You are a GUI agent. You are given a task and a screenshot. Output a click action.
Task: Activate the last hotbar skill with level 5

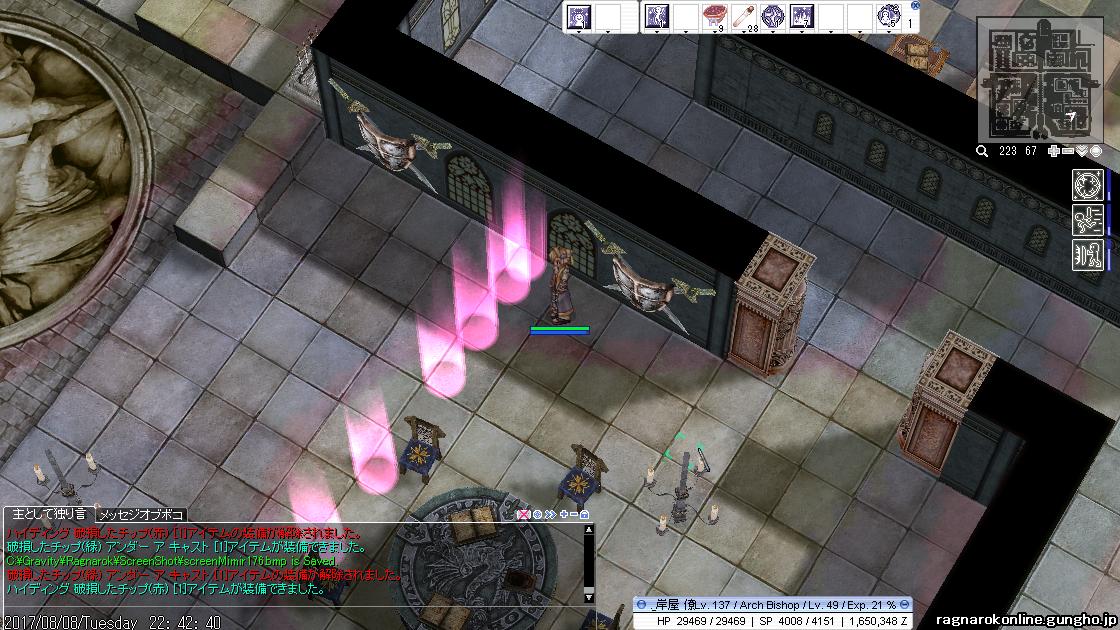pyautogui.click(x=889, y=16)
